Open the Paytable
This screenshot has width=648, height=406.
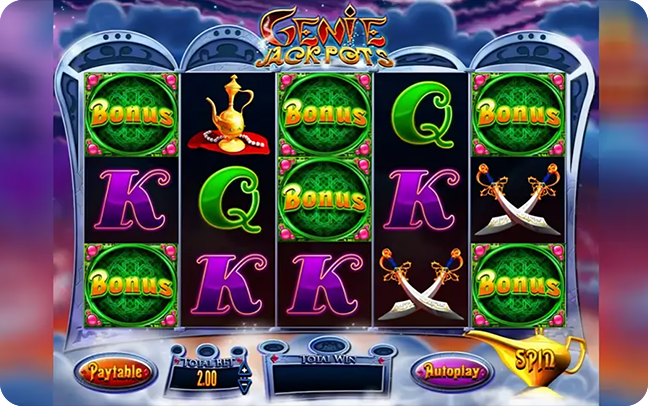coord(119,371)
